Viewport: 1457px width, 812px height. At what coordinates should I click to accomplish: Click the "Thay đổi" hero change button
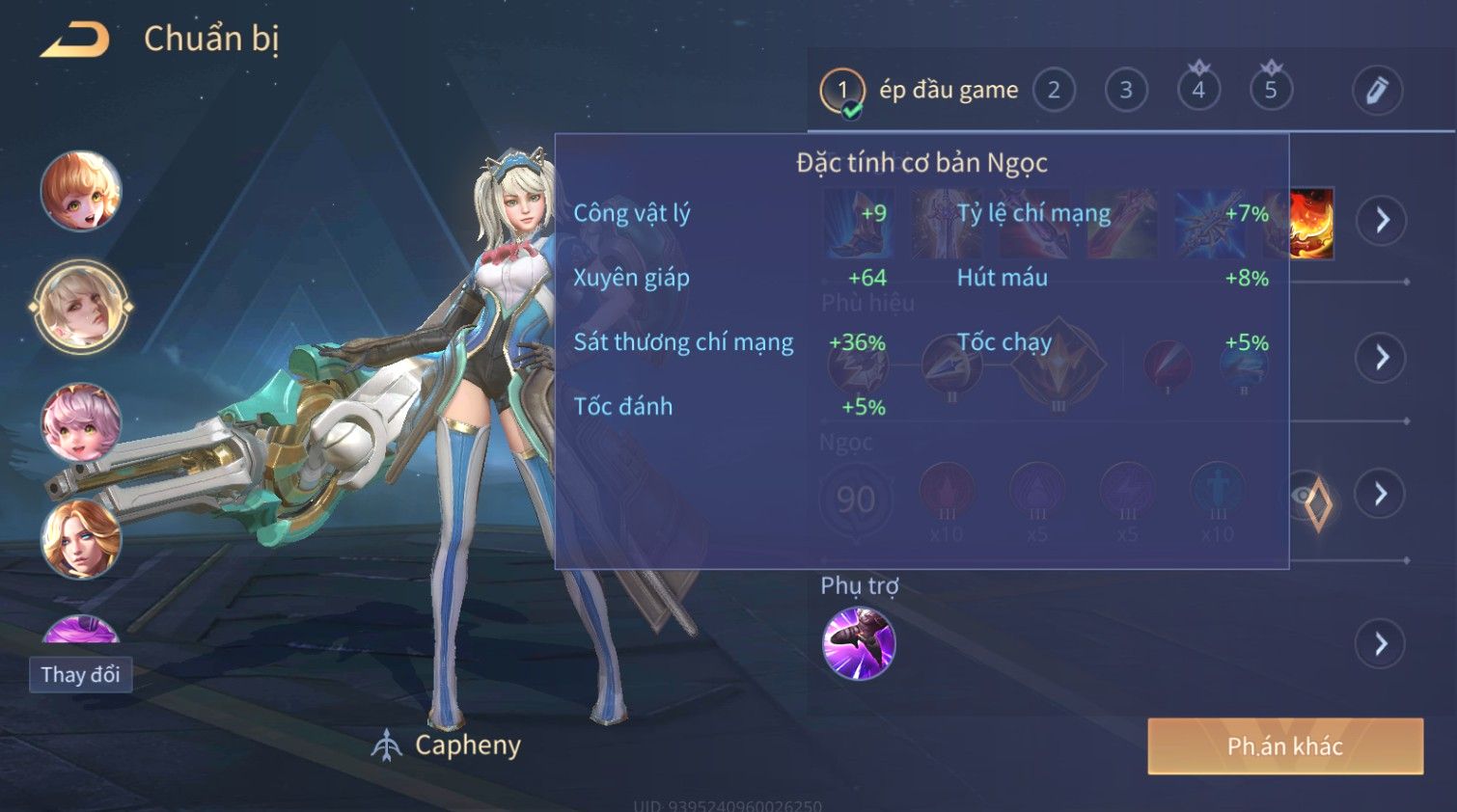(81, 674)
